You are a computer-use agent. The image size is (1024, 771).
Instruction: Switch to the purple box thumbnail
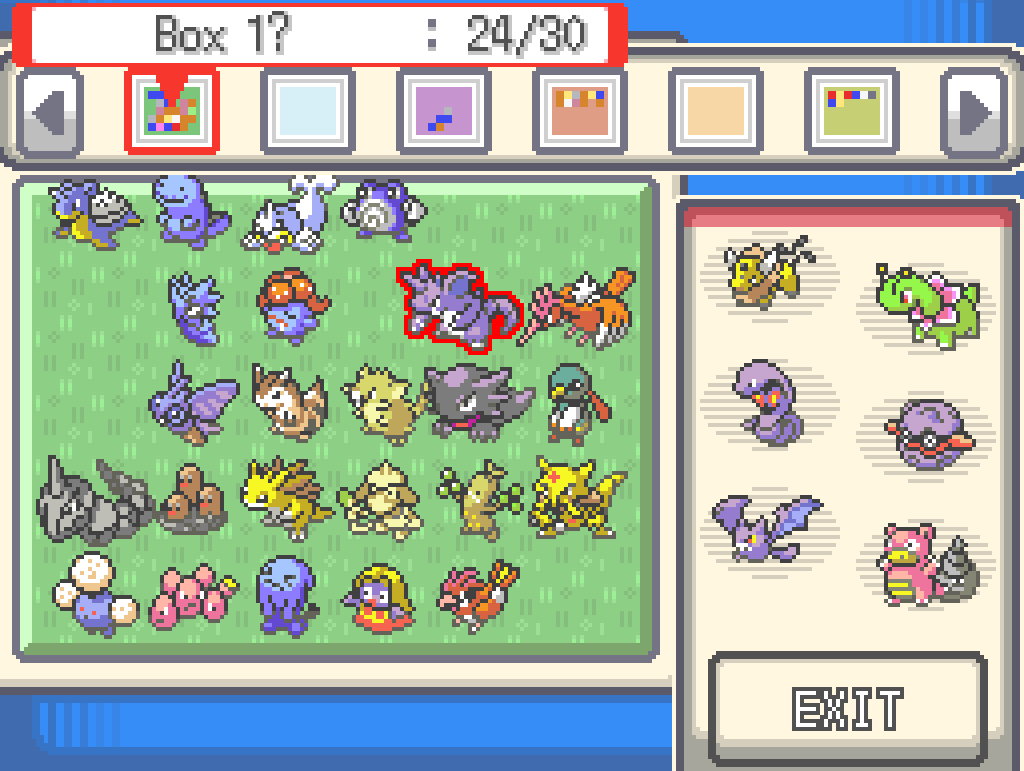coord(443,110)
